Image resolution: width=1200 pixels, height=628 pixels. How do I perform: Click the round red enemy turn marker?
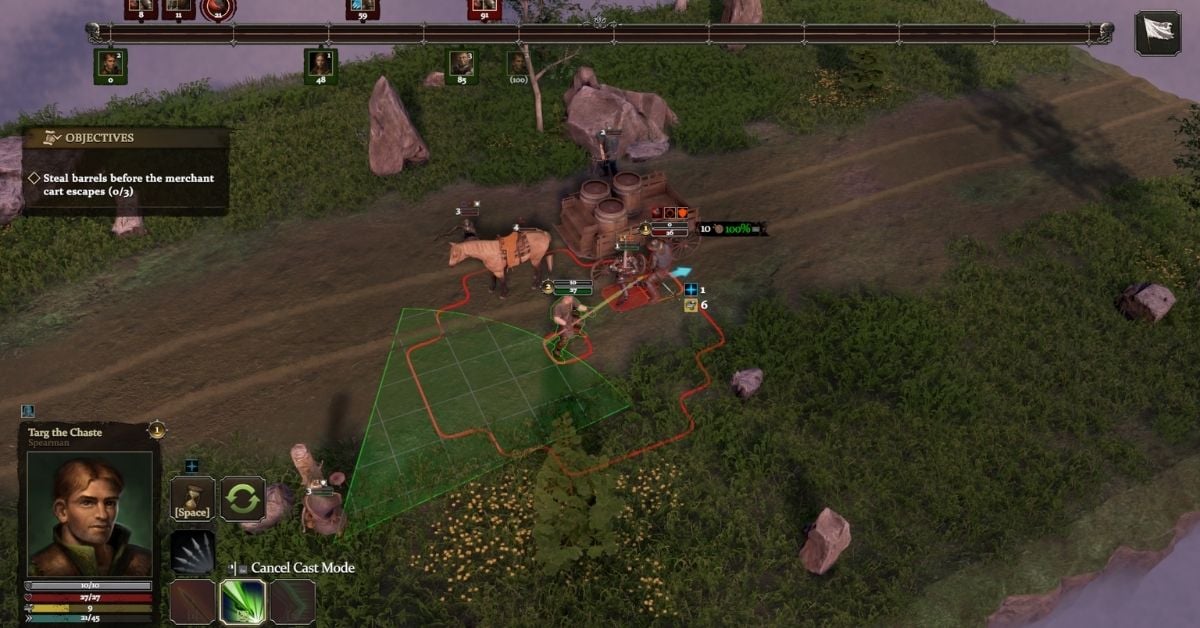click(216, 8)
